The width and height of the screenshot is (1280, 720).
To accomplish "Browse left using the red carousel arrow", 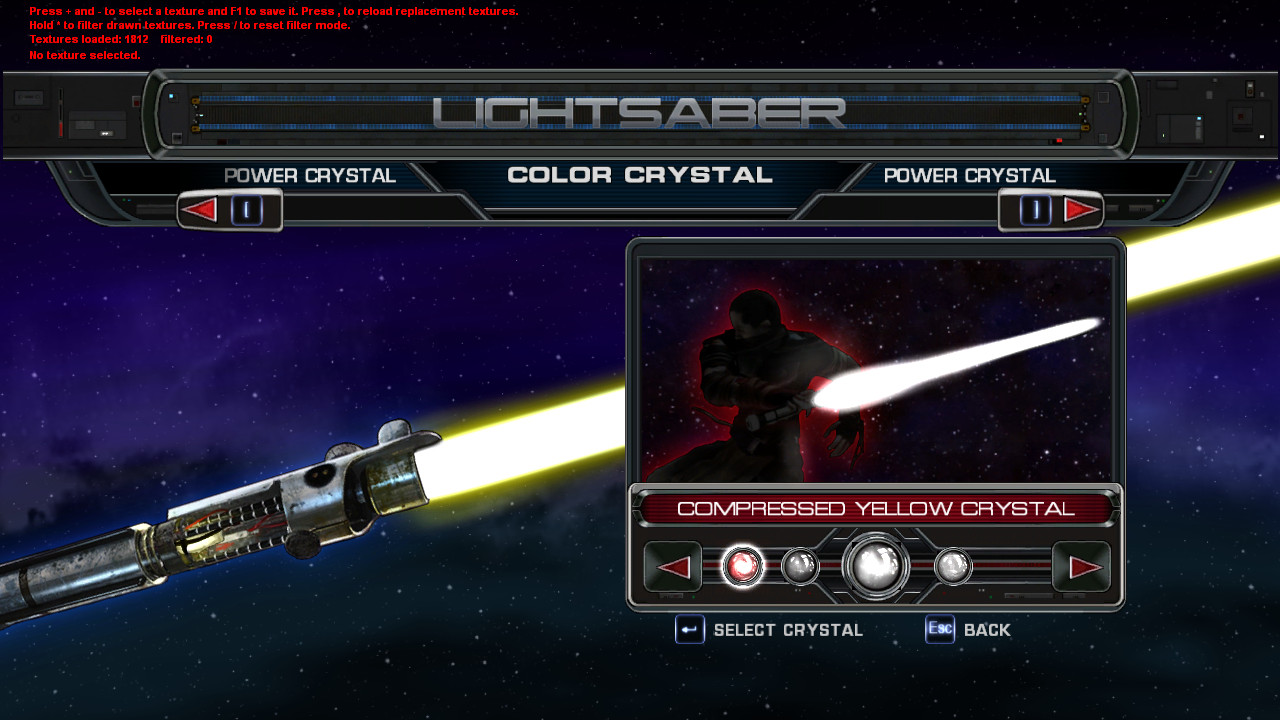I will 672,565.
